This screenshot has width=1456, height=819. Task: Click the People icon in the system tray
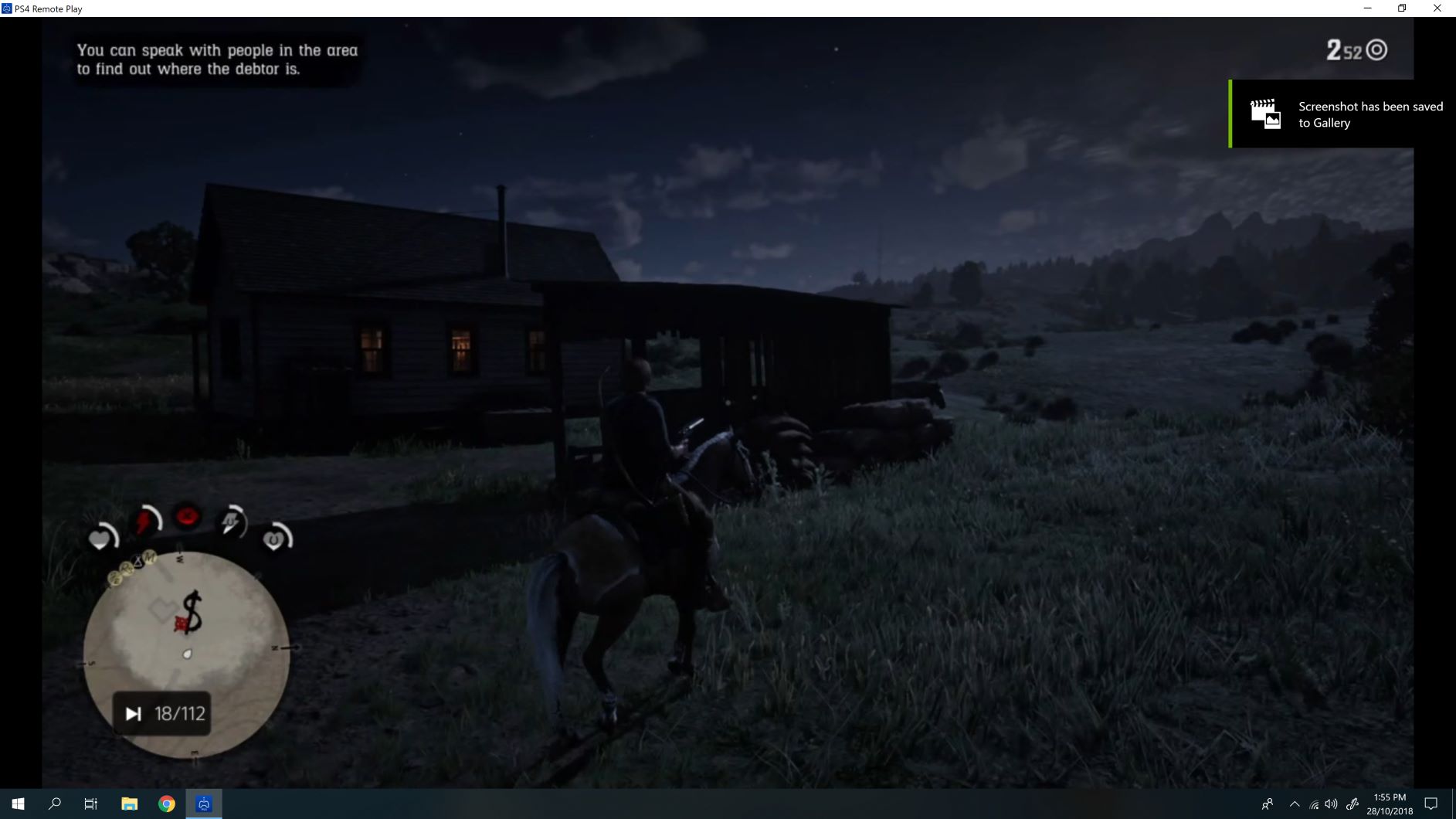(1268, 804)
